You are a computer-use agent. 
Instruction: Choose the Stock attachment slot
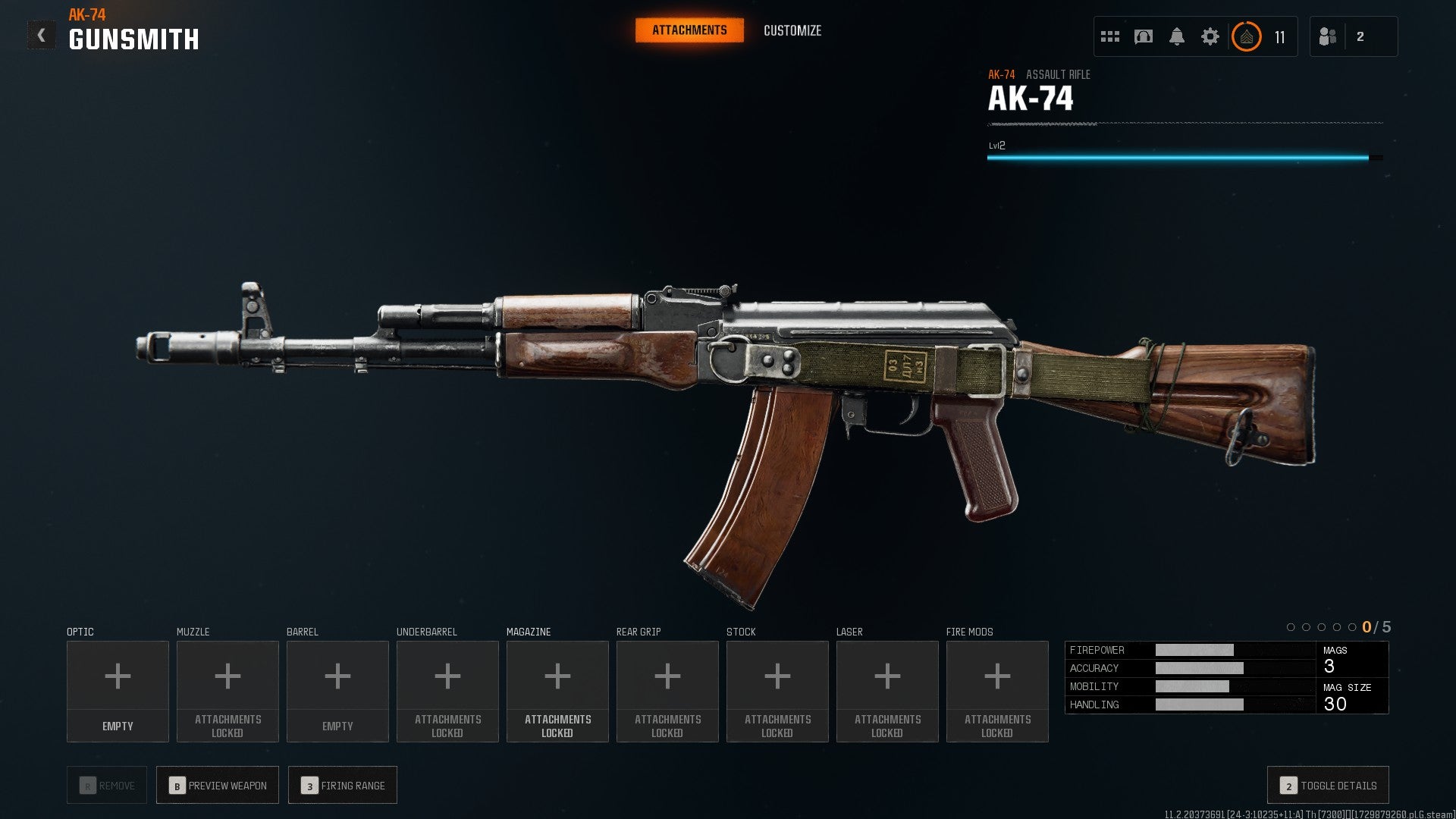pos(777,691)
